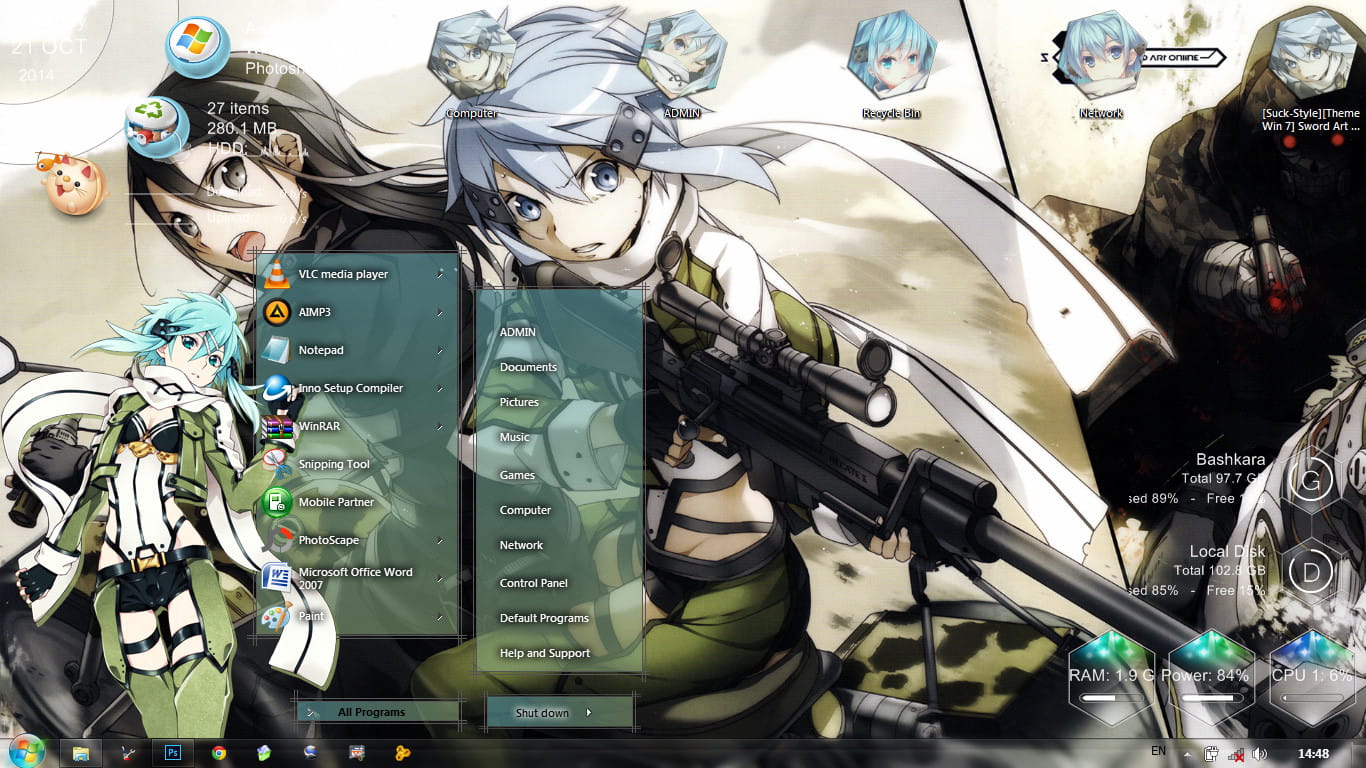Click the Shut down button
This screenshot has width=1366, height=768.
(x=542, y=713)
